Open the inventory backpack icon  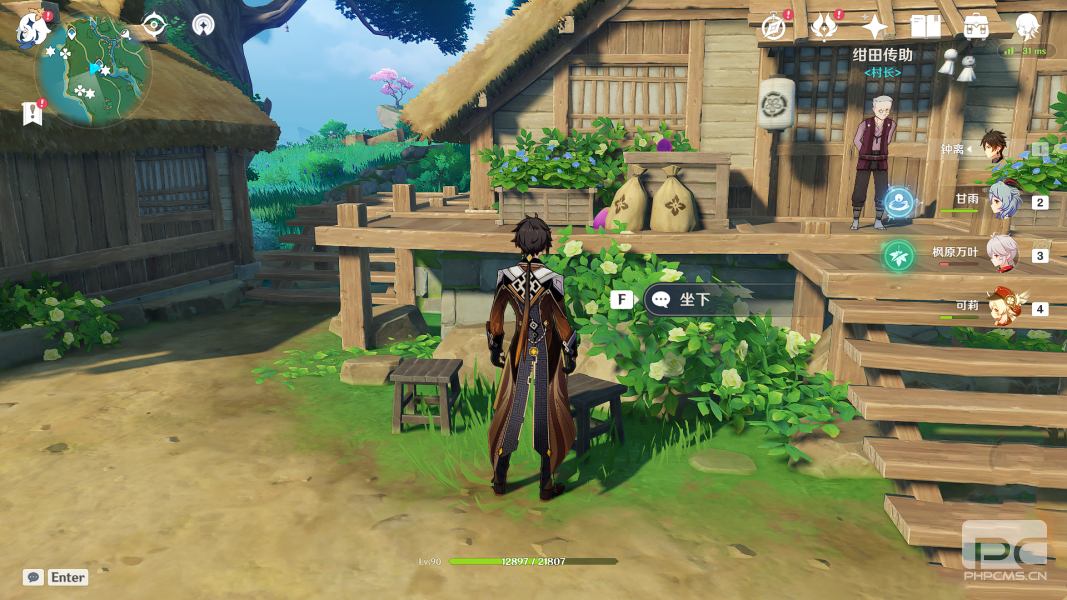[x=976, y=27]
